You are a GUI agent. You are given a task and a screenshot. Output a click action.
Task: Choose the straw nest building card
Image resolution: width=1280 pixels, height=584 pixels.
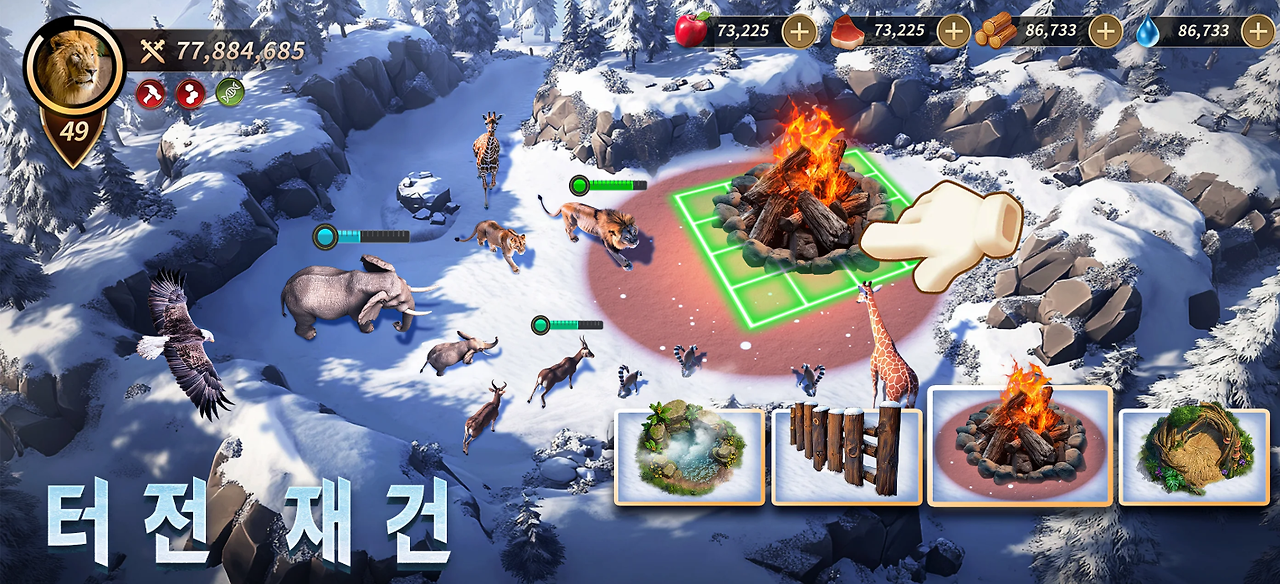click(x=1193, y=455)
